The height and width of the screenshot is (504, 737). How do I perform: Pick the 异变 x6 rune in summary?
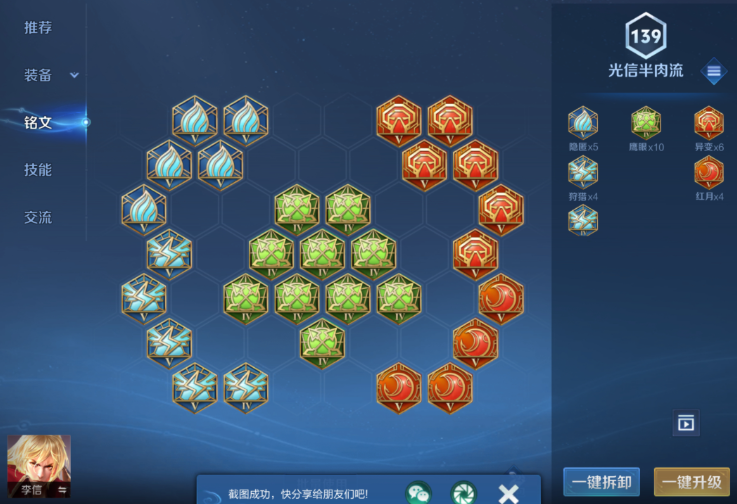[709, 122]
